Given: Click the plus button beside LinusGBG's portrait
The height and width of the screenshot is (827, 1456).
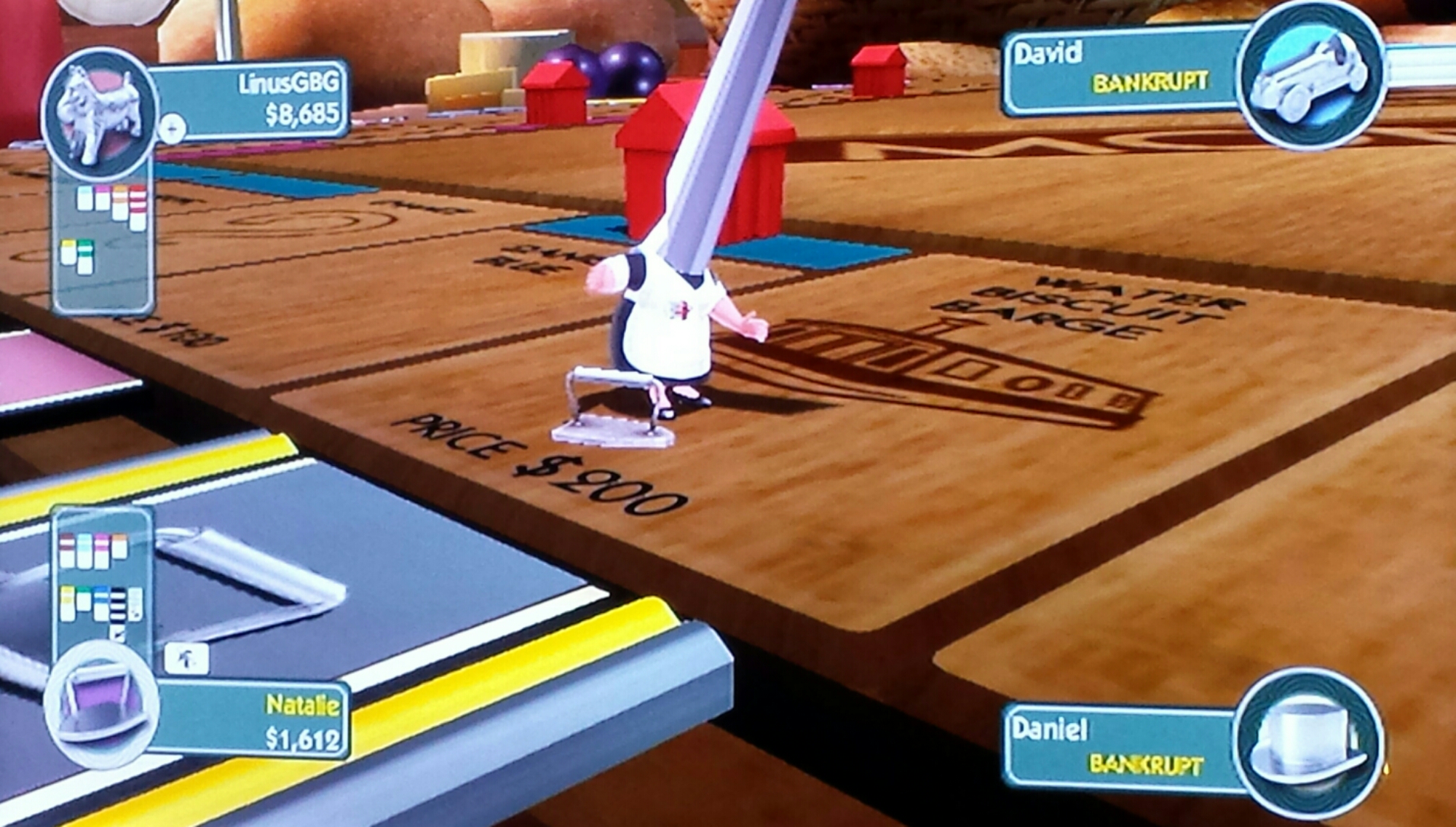Looking at the screenshot, I should point(172,130).
